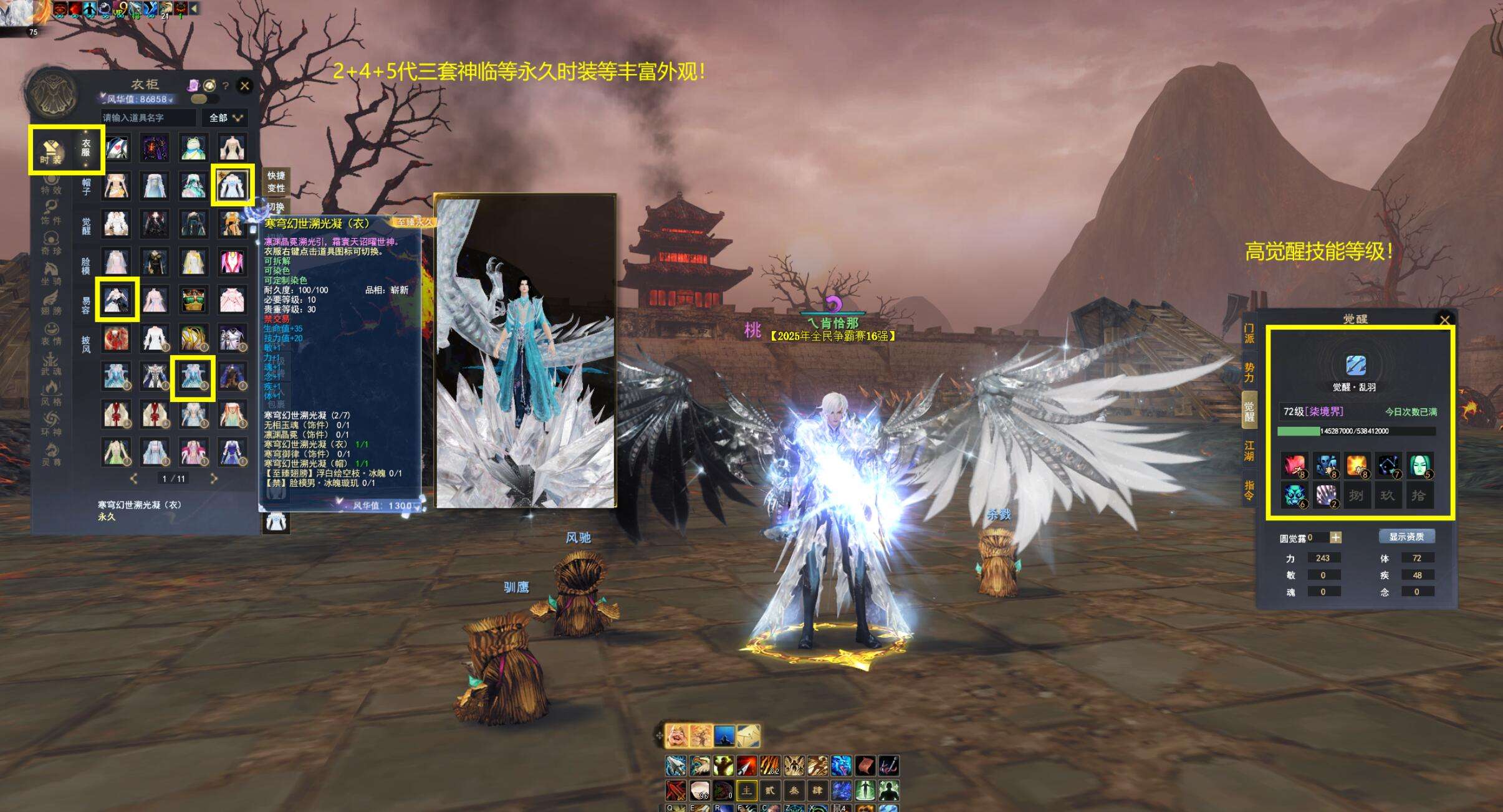The height and width of the screenshot is (812, 1503).
Task: Close the 衣柜 wardrobe panel
Action: 245,86
